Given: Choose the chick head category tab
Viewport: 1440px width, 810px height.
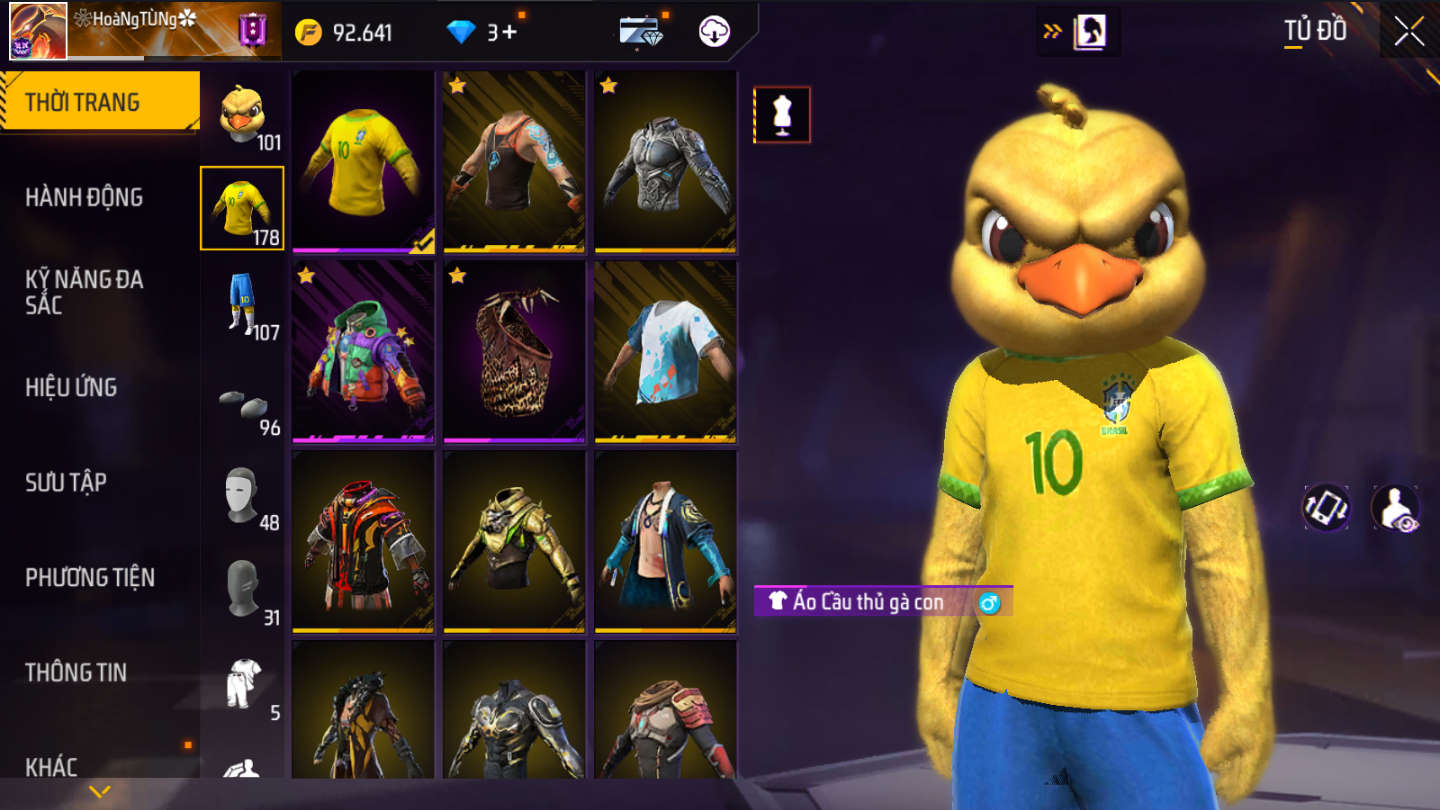Looking at the screenshot, I should 242,115.
